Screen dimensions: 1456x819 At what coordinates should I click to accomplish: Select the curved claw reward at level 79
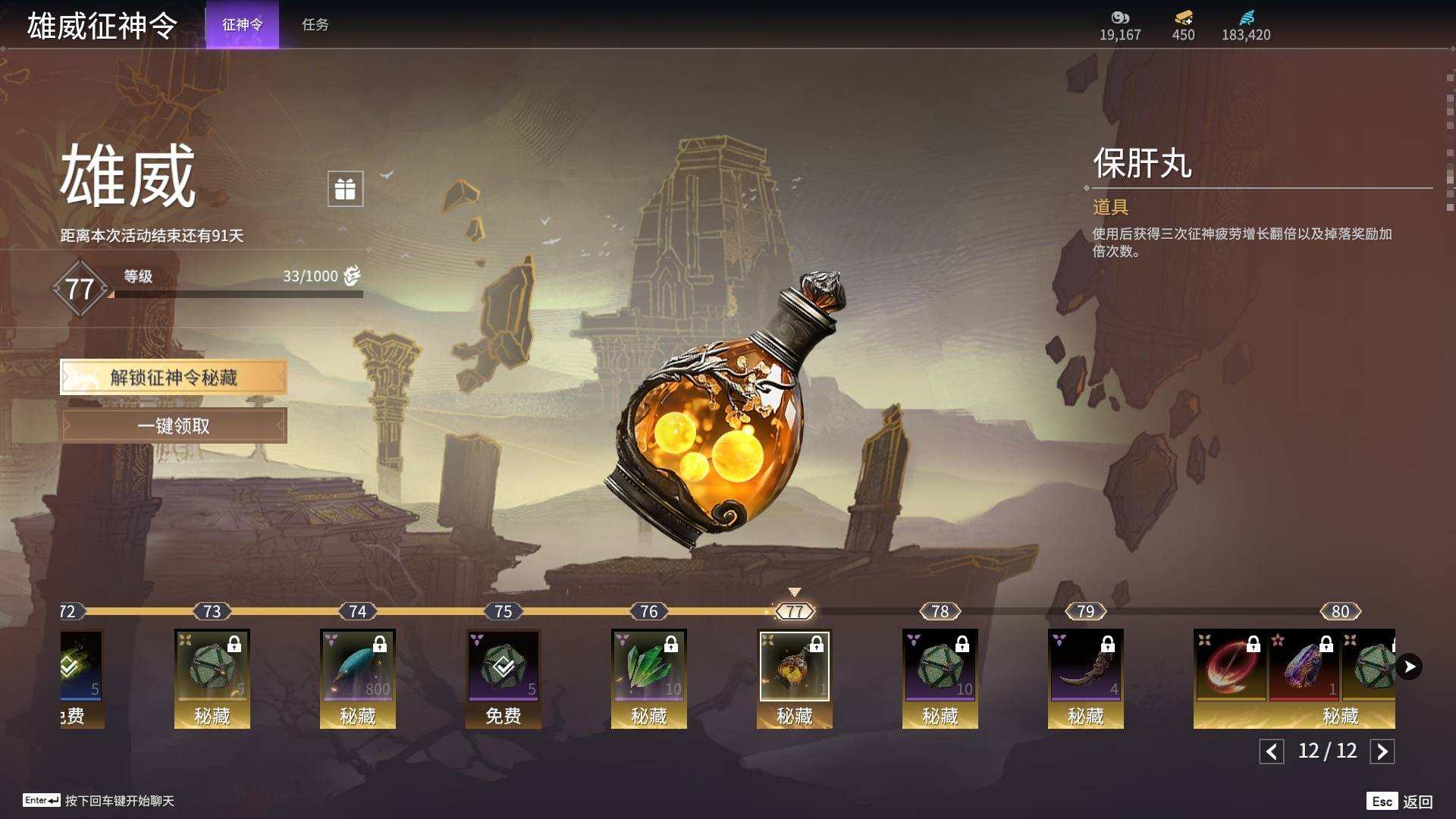coord(1086,667)
